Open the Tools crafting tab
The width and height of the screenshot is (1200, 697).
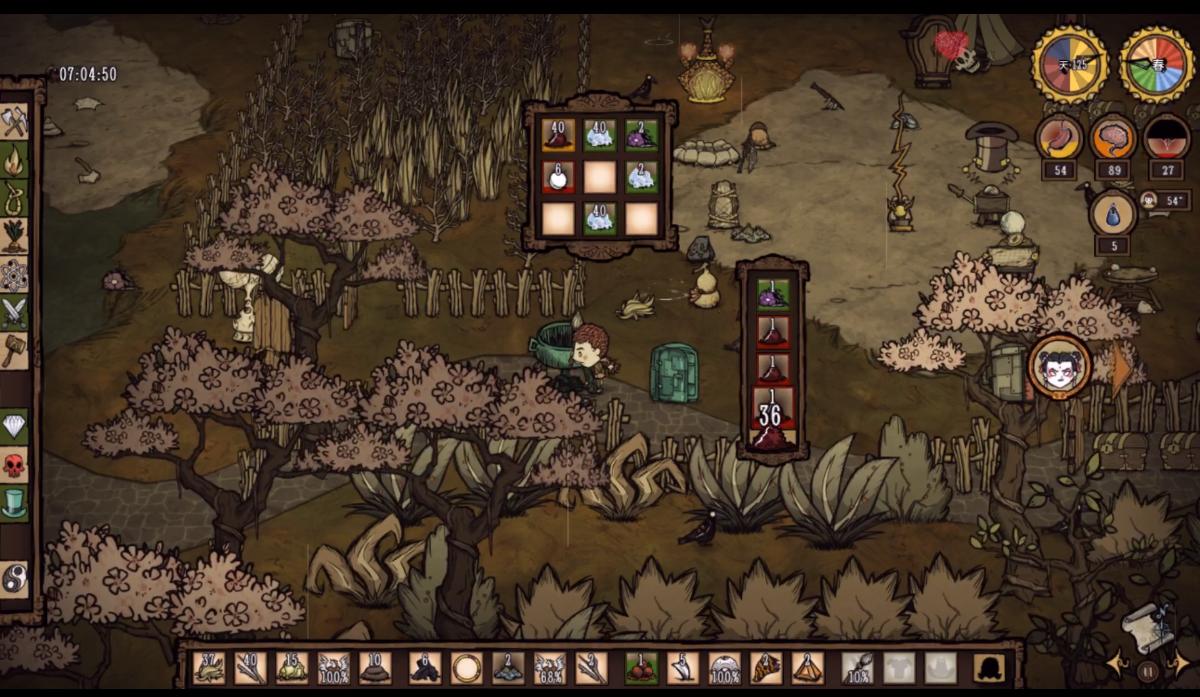point(15,122)
